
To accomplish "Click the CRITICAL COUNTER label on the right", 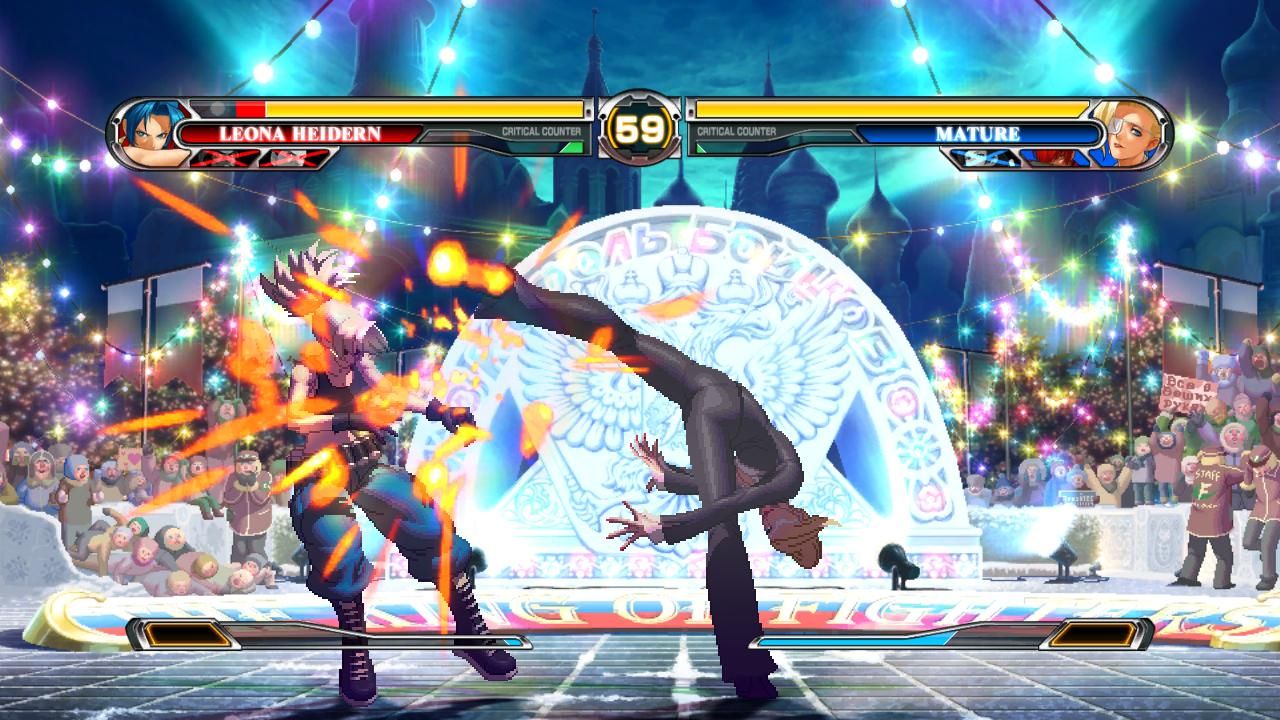I will click(x=737, y=130).
